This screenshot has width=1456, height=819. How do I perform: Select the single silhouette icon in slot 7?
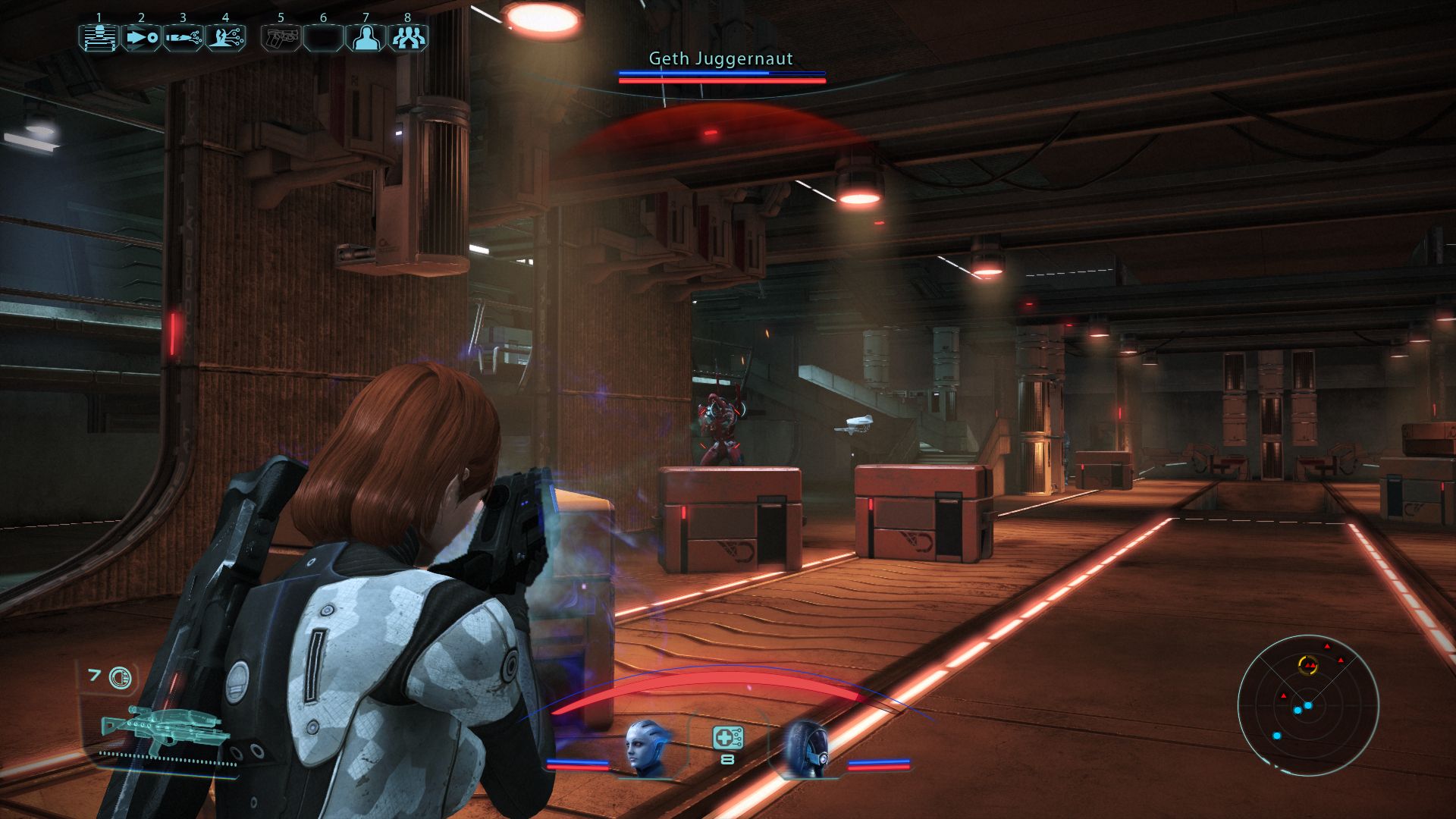tap(366, 37)
